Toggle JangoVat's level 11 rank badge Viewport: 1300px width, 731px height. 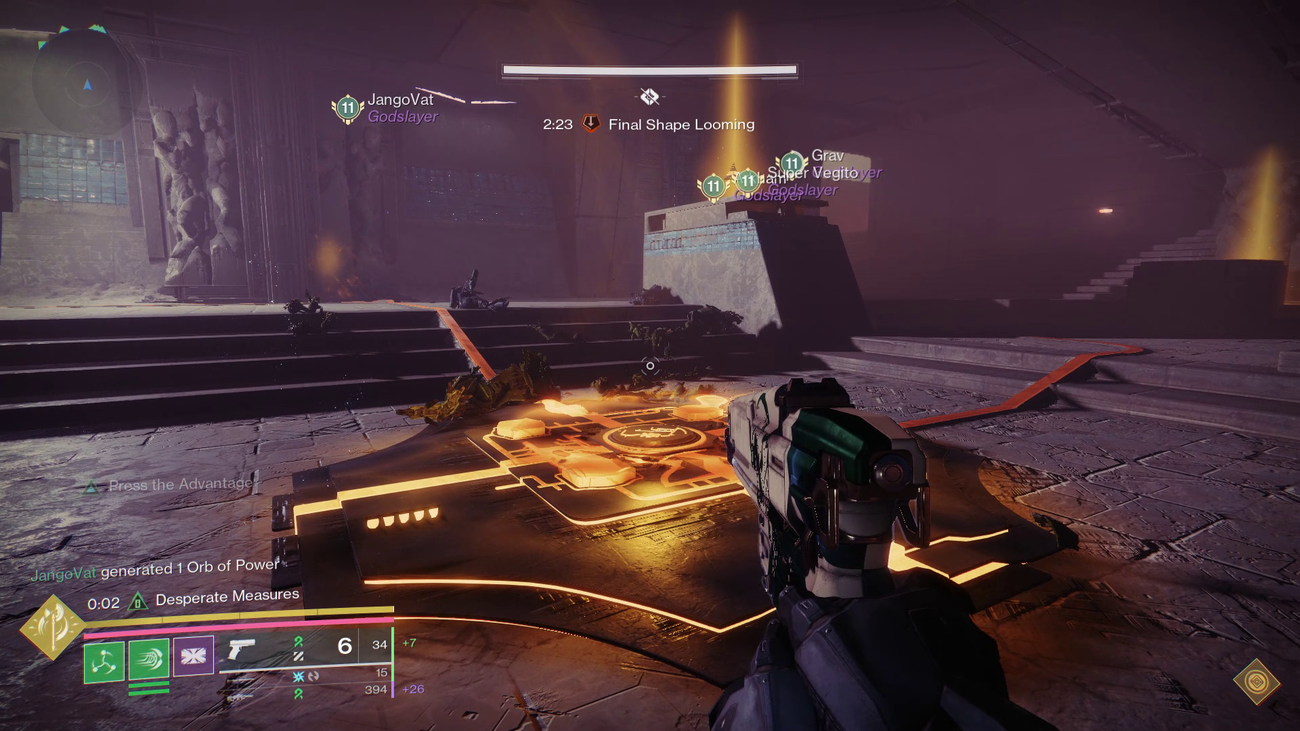click(347, 107)
